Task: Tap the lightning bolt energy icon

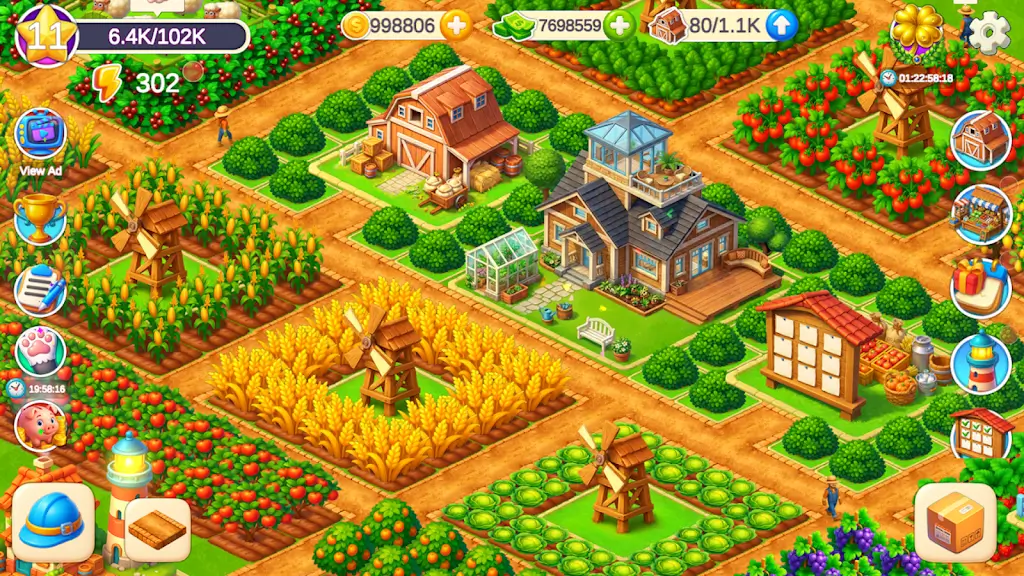Action: coord(107,83)
